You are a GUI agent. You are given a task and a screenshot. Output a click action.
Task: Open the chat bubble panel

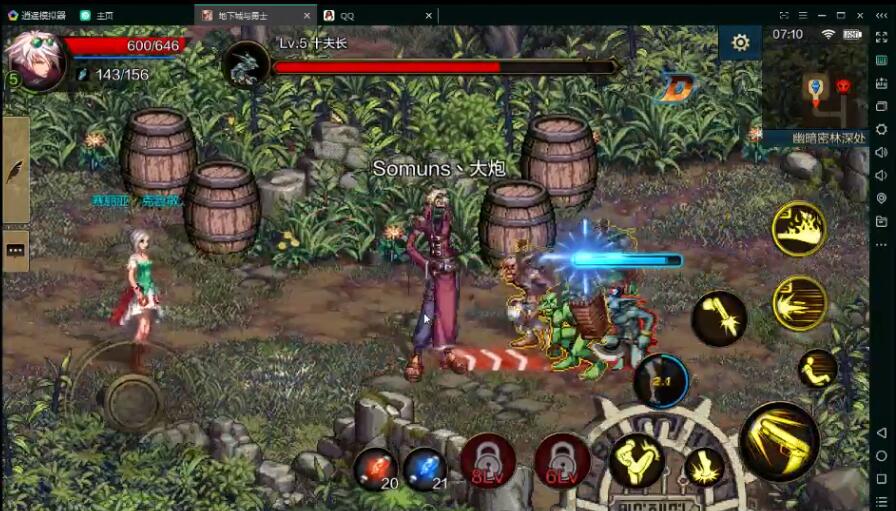pyautogui.click(x=15, y=251)
